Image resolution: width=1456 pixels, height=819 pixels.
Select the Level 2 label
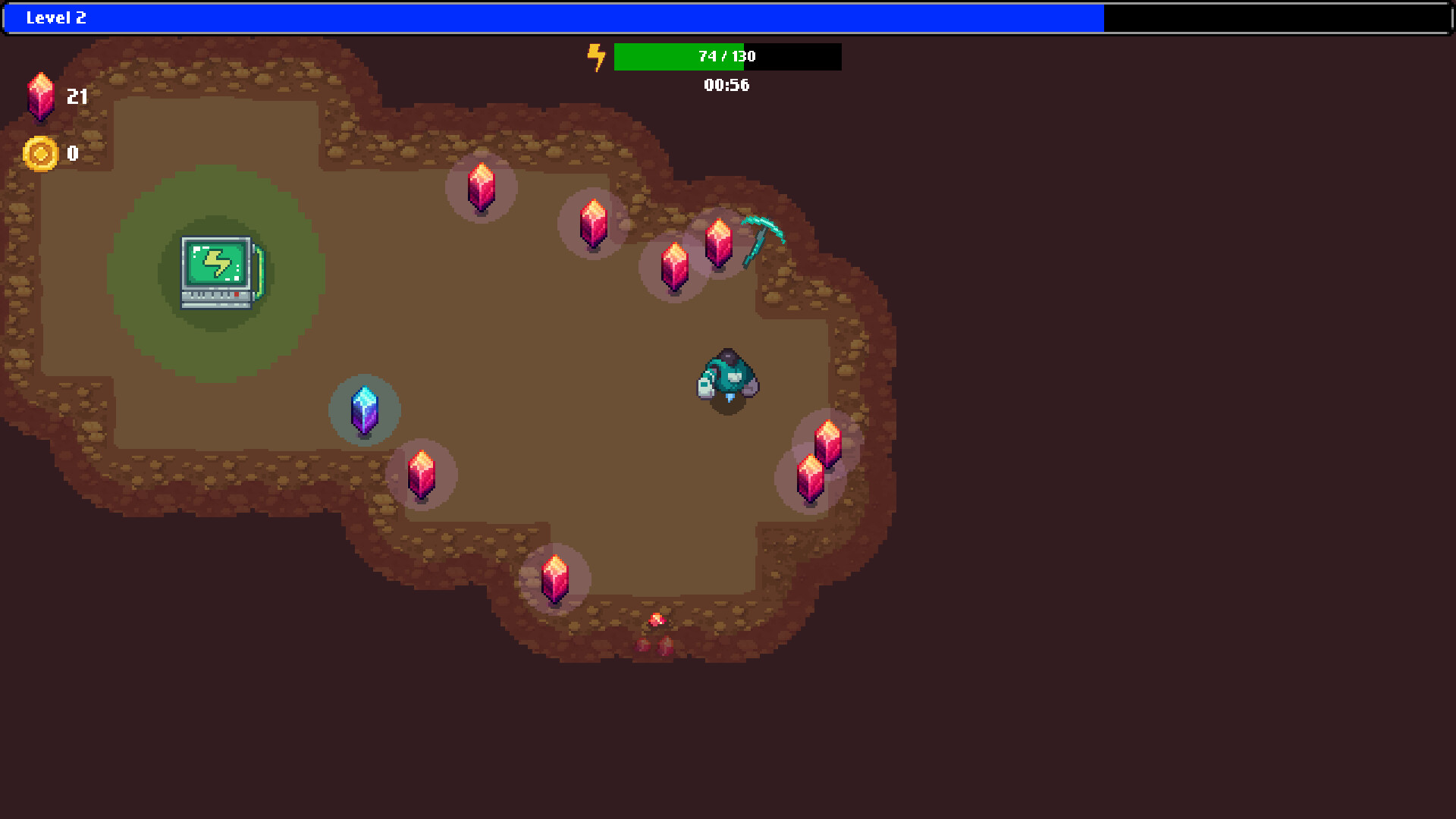[57, 18]
